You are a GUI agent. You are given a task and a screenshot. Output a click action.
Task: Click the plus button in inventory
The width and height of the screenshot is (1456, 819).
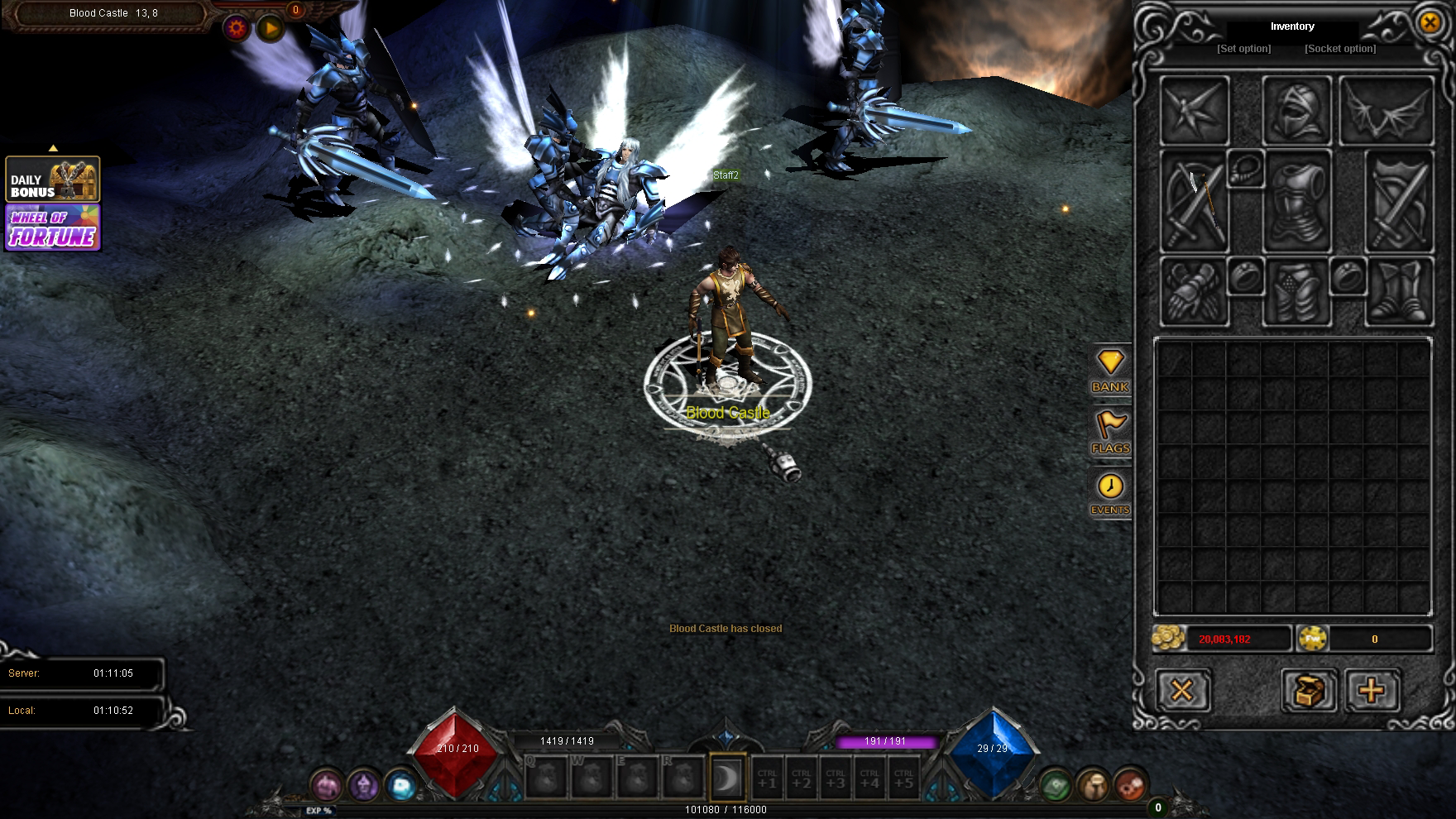[x=1372, y=690]
